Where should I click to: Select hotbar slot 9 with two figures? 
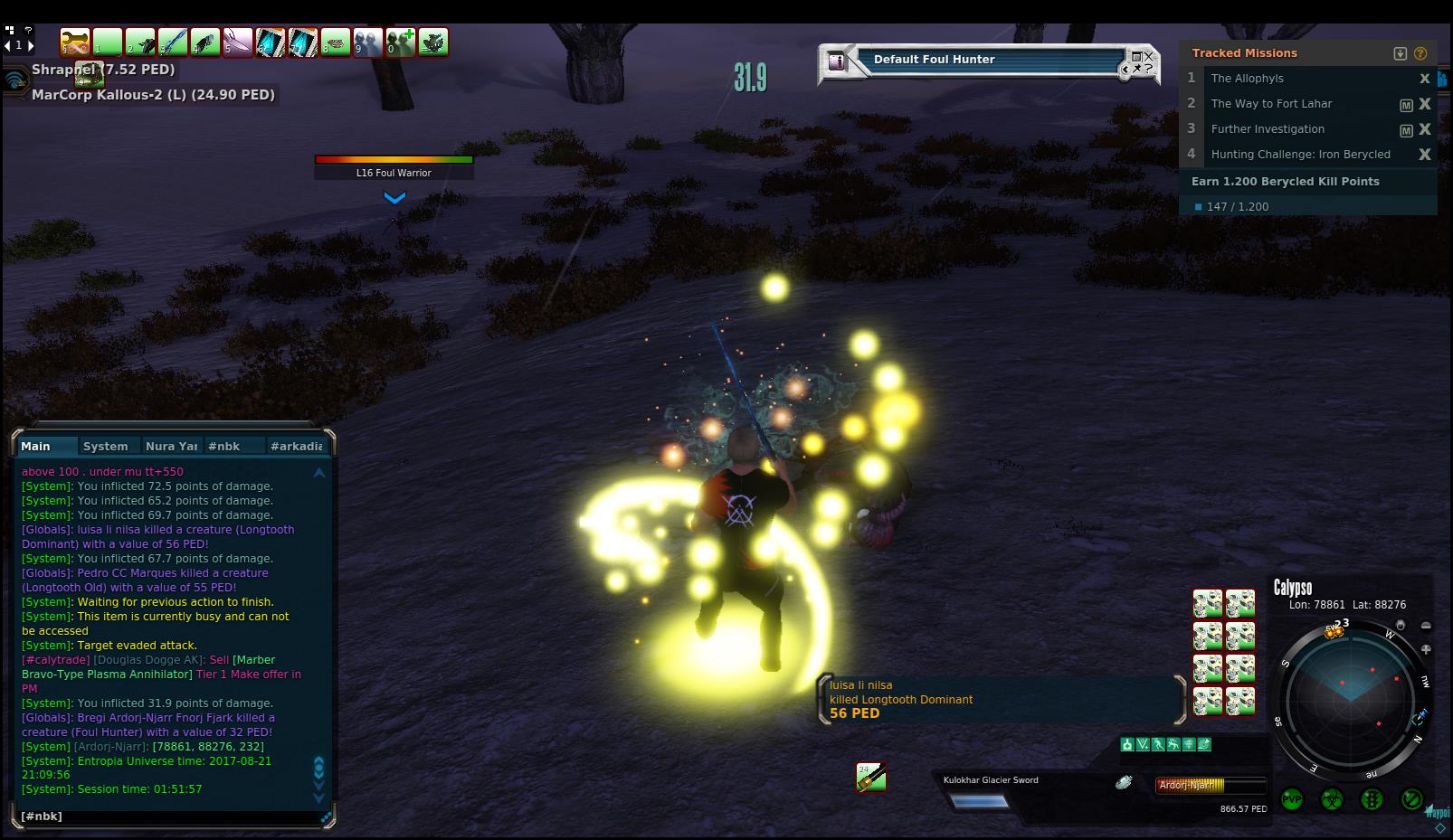tap(367, 42)
